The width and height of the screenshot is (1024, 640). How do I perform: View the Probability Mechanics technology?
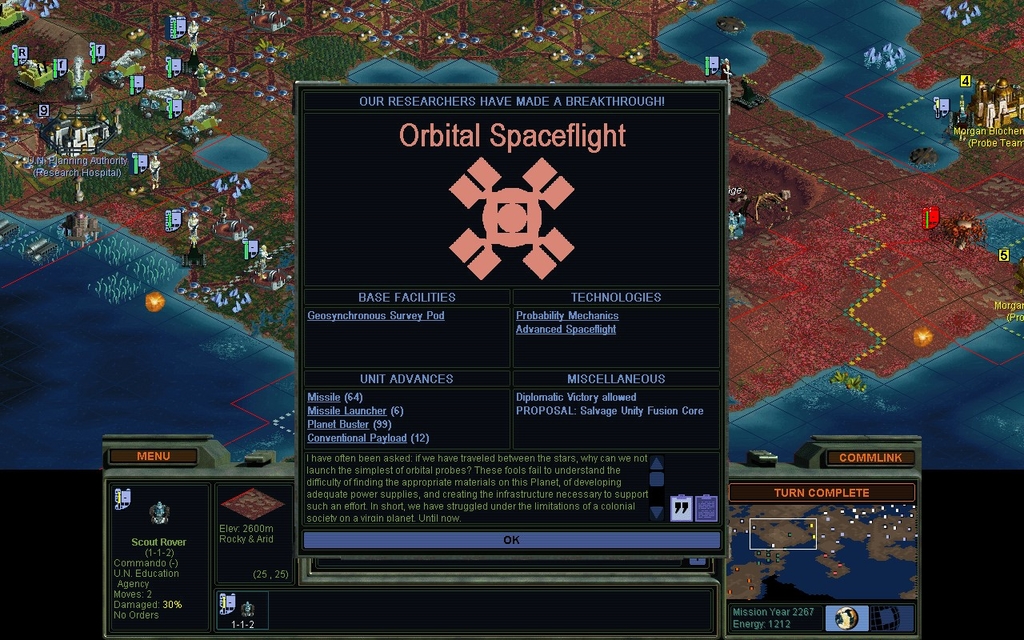tap(567, 316)
